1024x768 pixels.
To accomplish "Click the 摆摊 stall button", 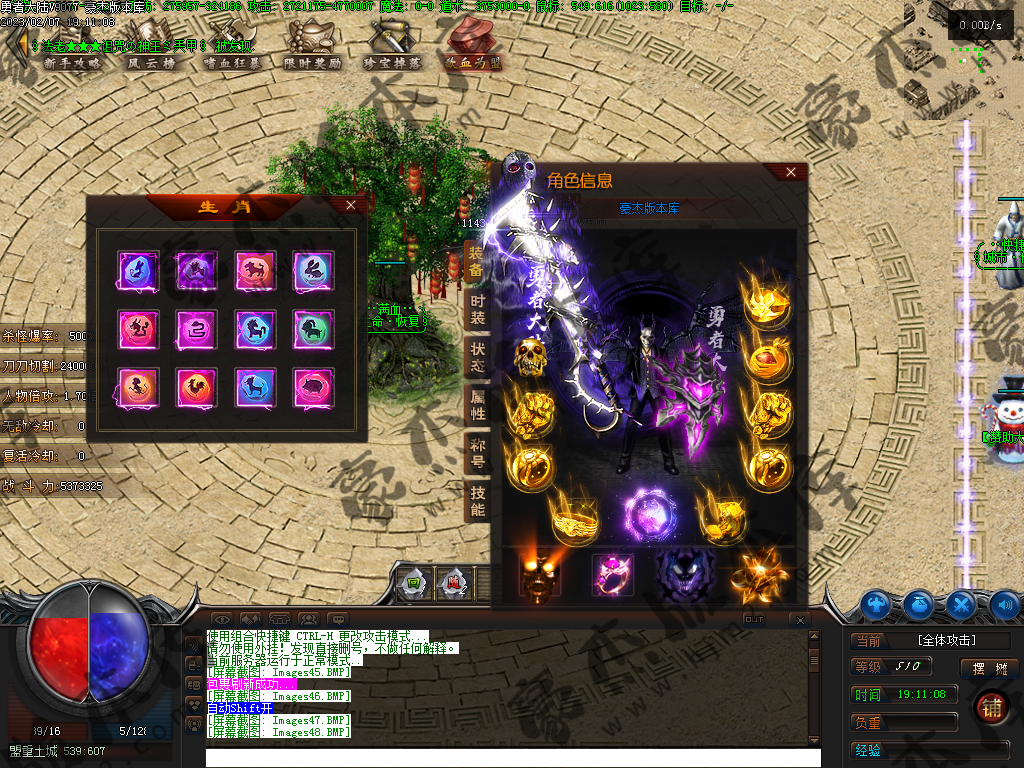I will [988, 668].
